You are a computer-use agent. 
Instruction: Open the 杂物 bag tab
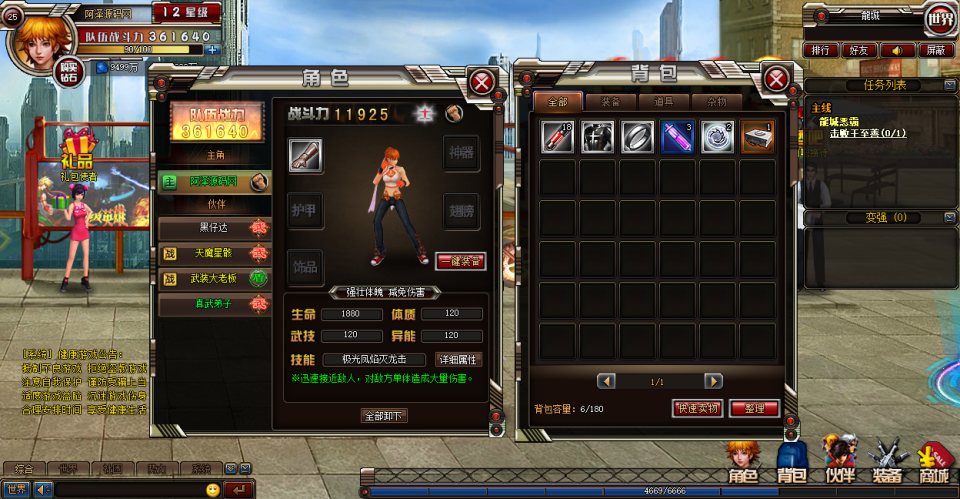pos(717,102)
